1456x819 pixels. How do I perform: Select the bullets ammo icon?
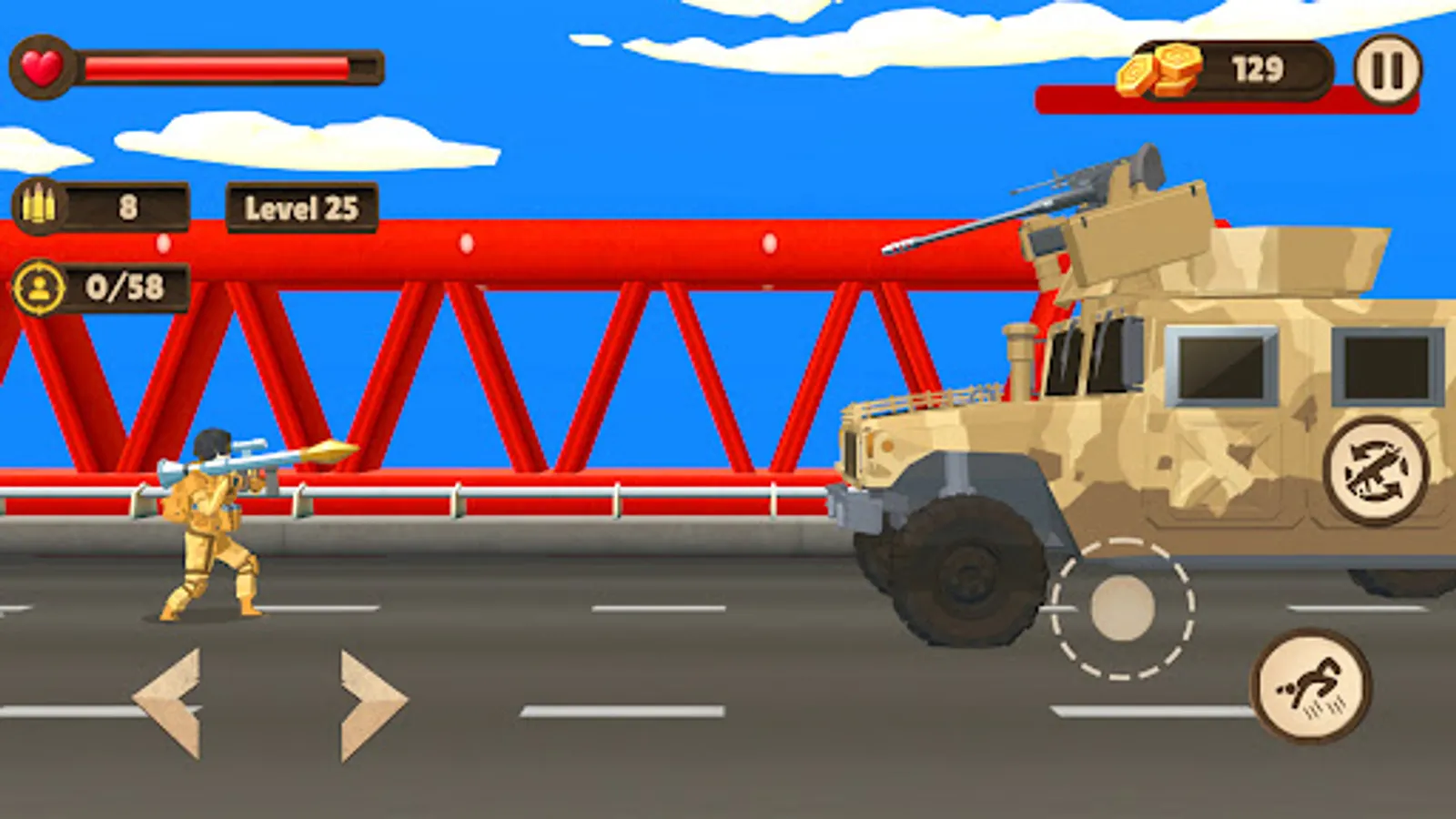click(38, 207)
